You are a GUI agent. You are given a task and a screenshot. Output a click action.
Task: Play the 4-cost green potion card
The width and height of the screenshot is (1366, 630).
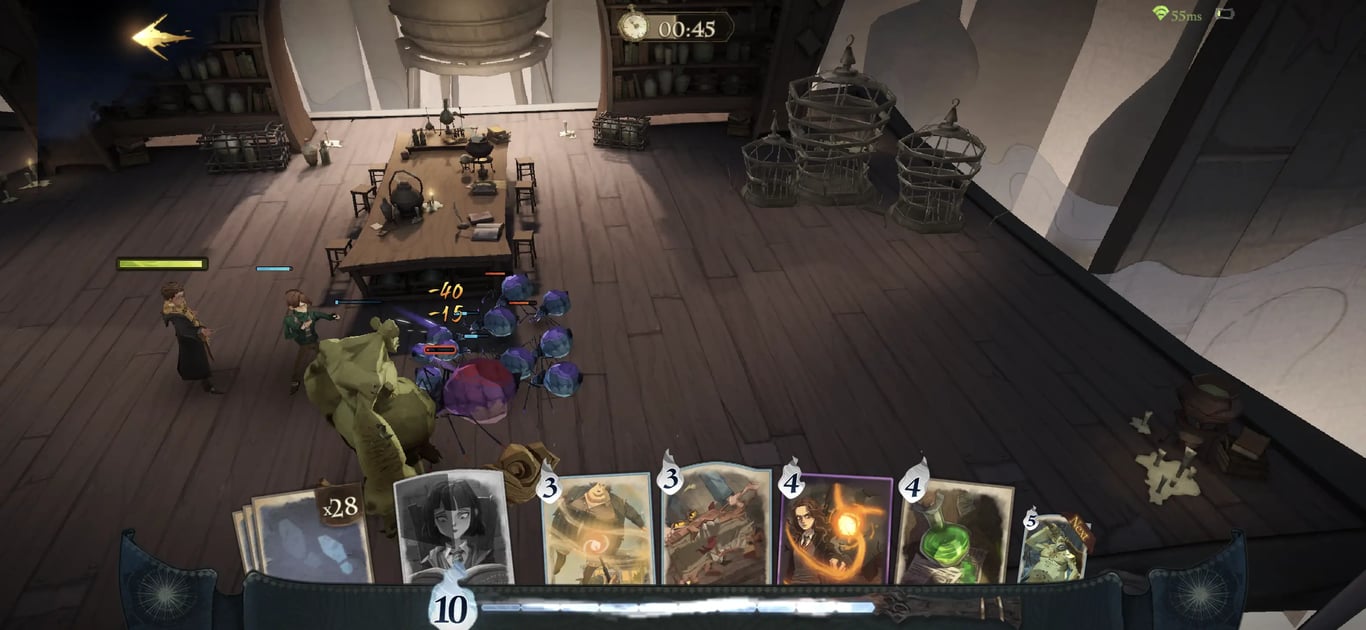[953, 530]
